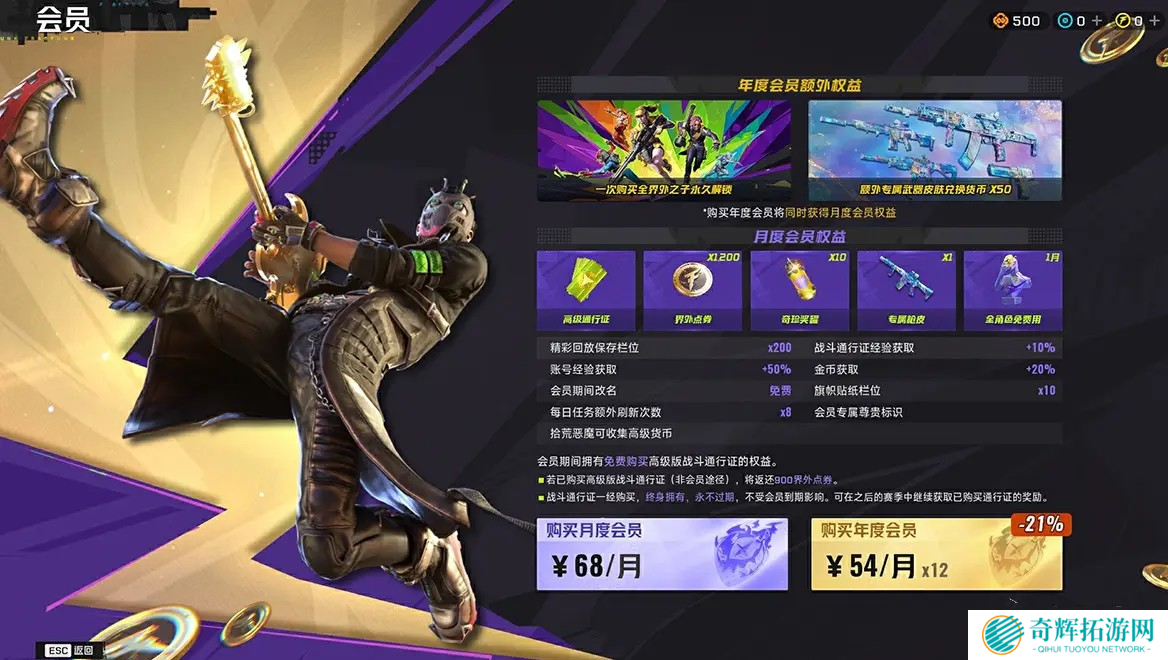Open the weapon skin exchange coin banner

tap(935, 150)
